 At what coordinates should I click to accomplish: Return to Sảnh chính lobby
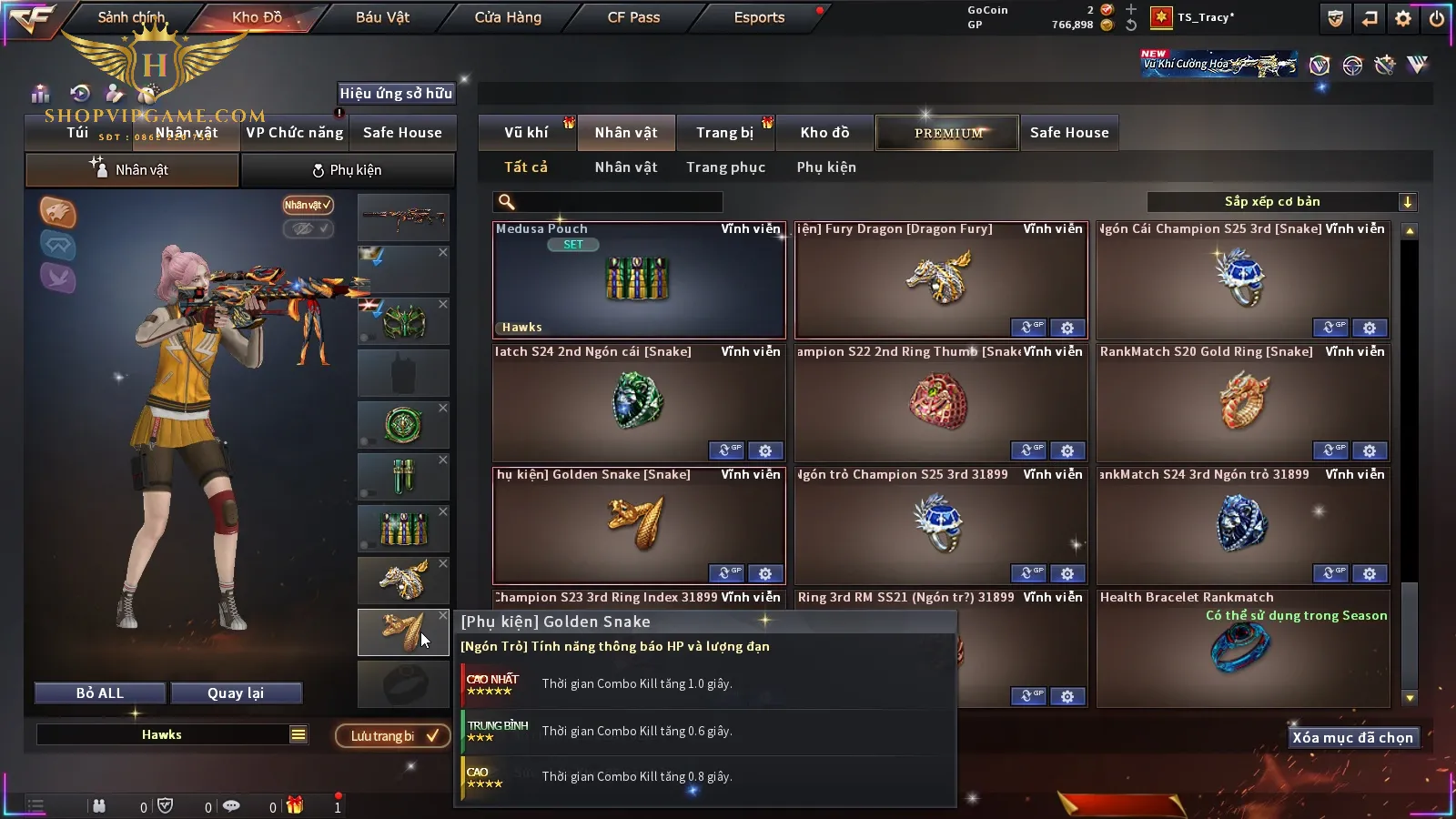coord(131,17)
